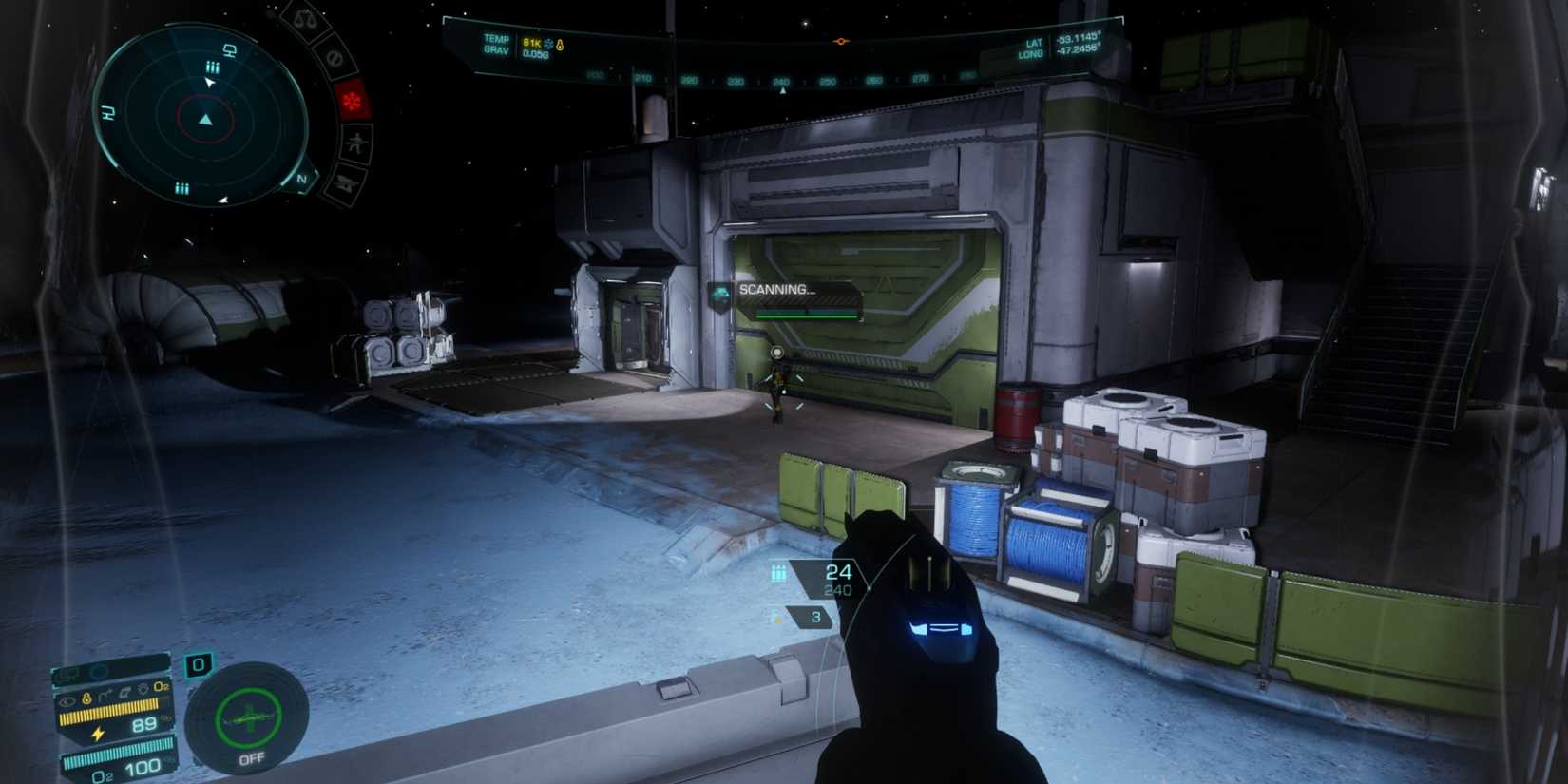Click the red hazard icon beside the radar
1568x784 pixels.
(354, 99)
